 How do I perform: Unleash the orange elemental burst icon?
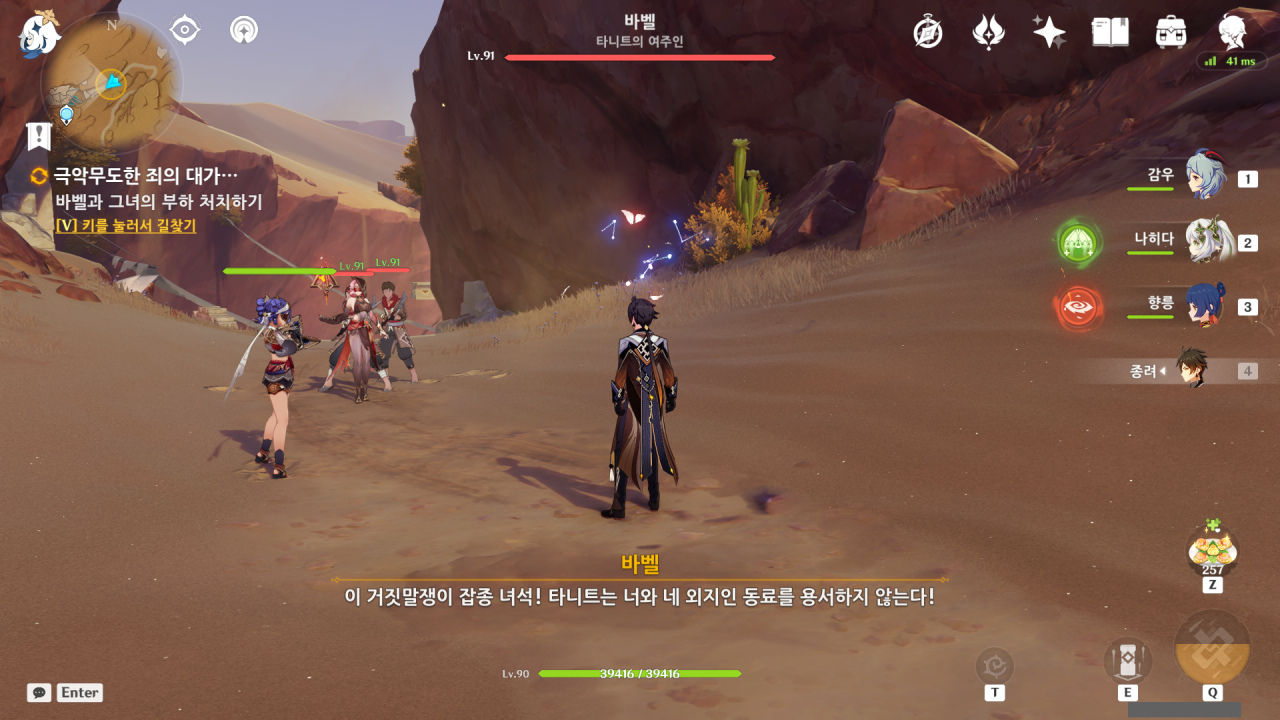(x=1212, y=648)
